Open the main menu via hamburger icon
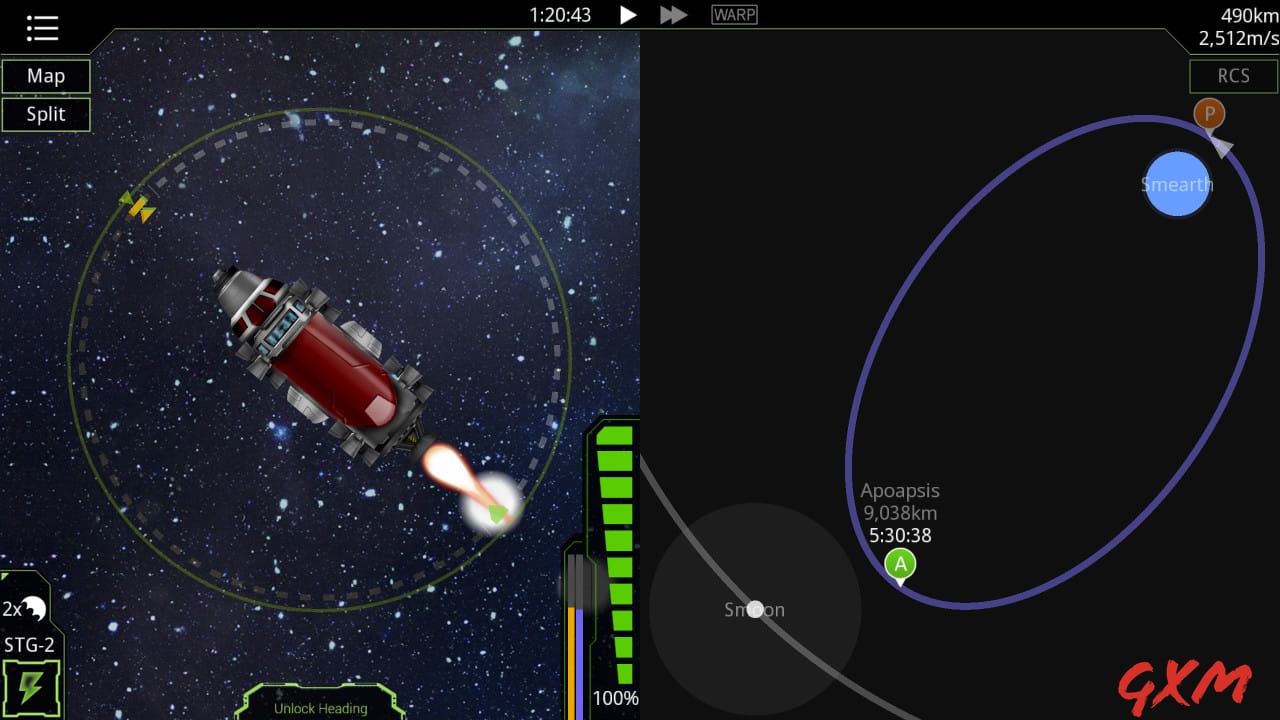 41,27
